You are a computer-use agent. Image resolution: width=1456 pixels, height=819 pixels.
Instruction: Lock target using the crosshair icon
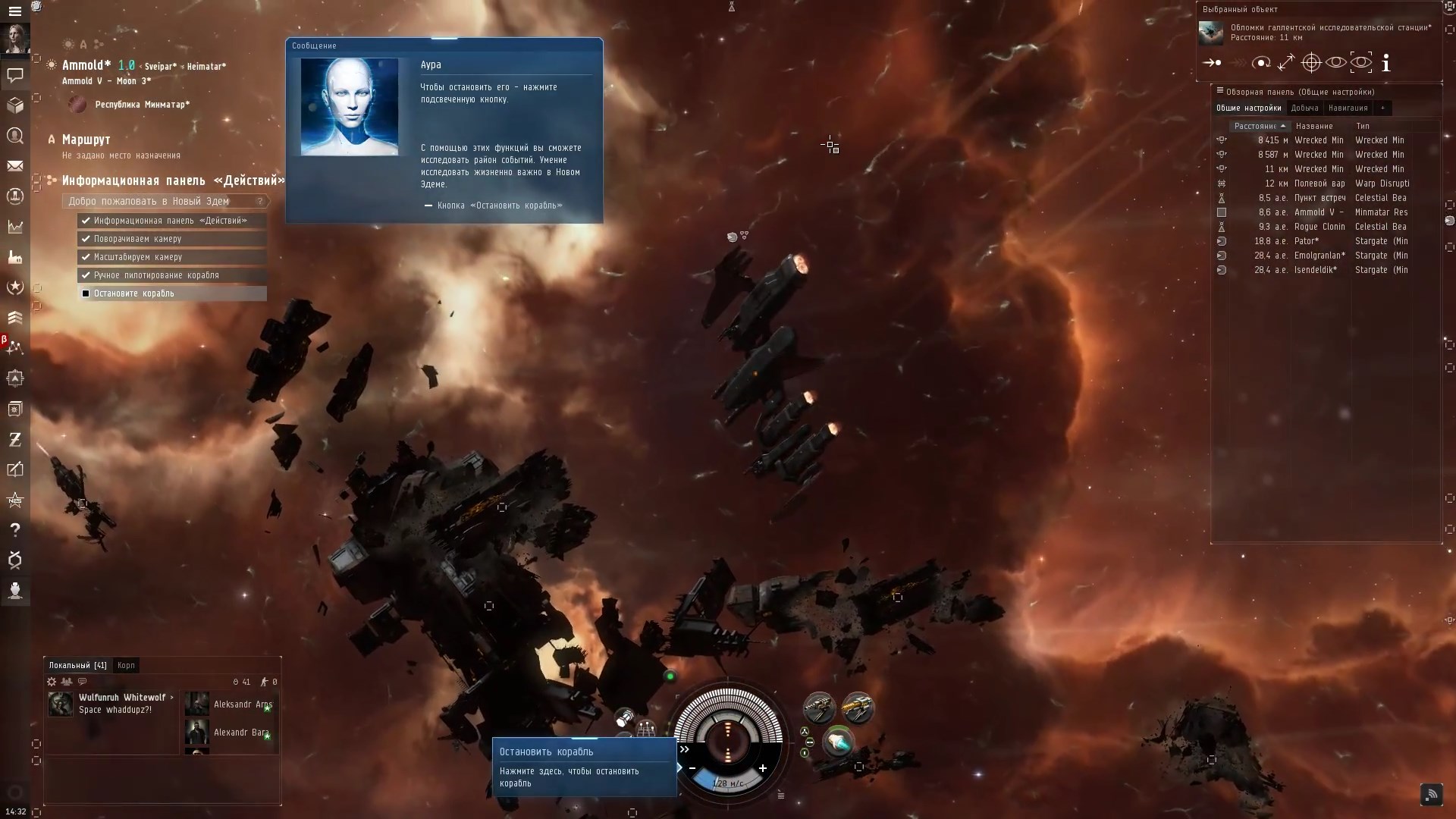pyautogui.click(x=1311, y=63)
